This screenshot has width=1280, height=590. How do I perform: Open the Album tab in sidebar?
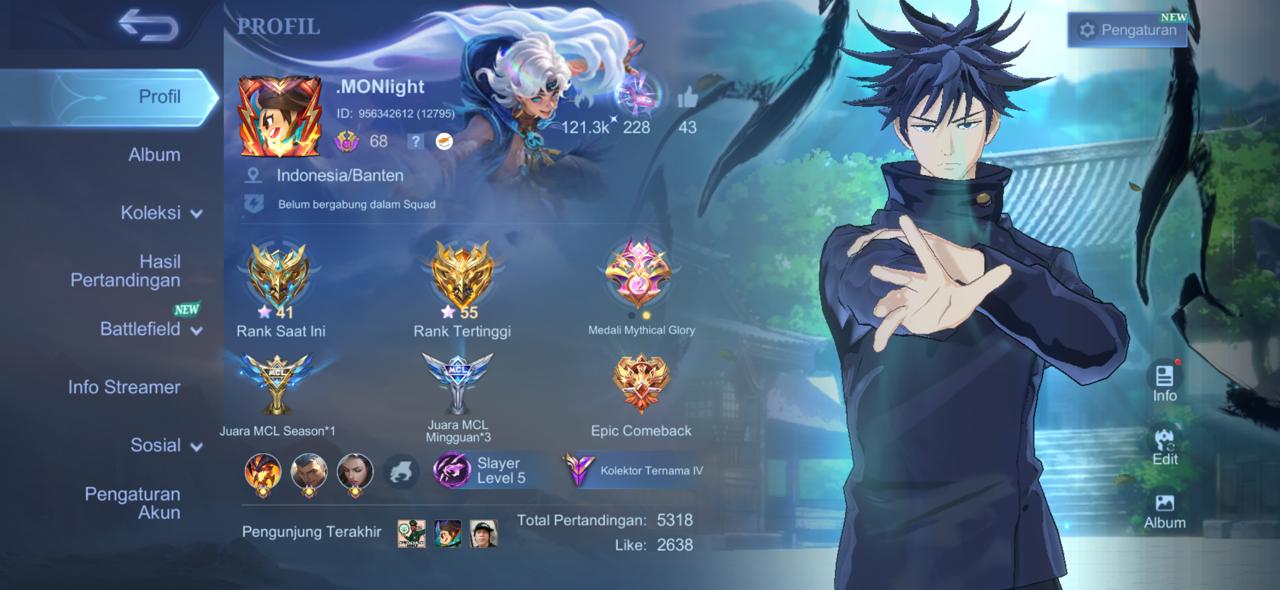[x=154, y=155]
